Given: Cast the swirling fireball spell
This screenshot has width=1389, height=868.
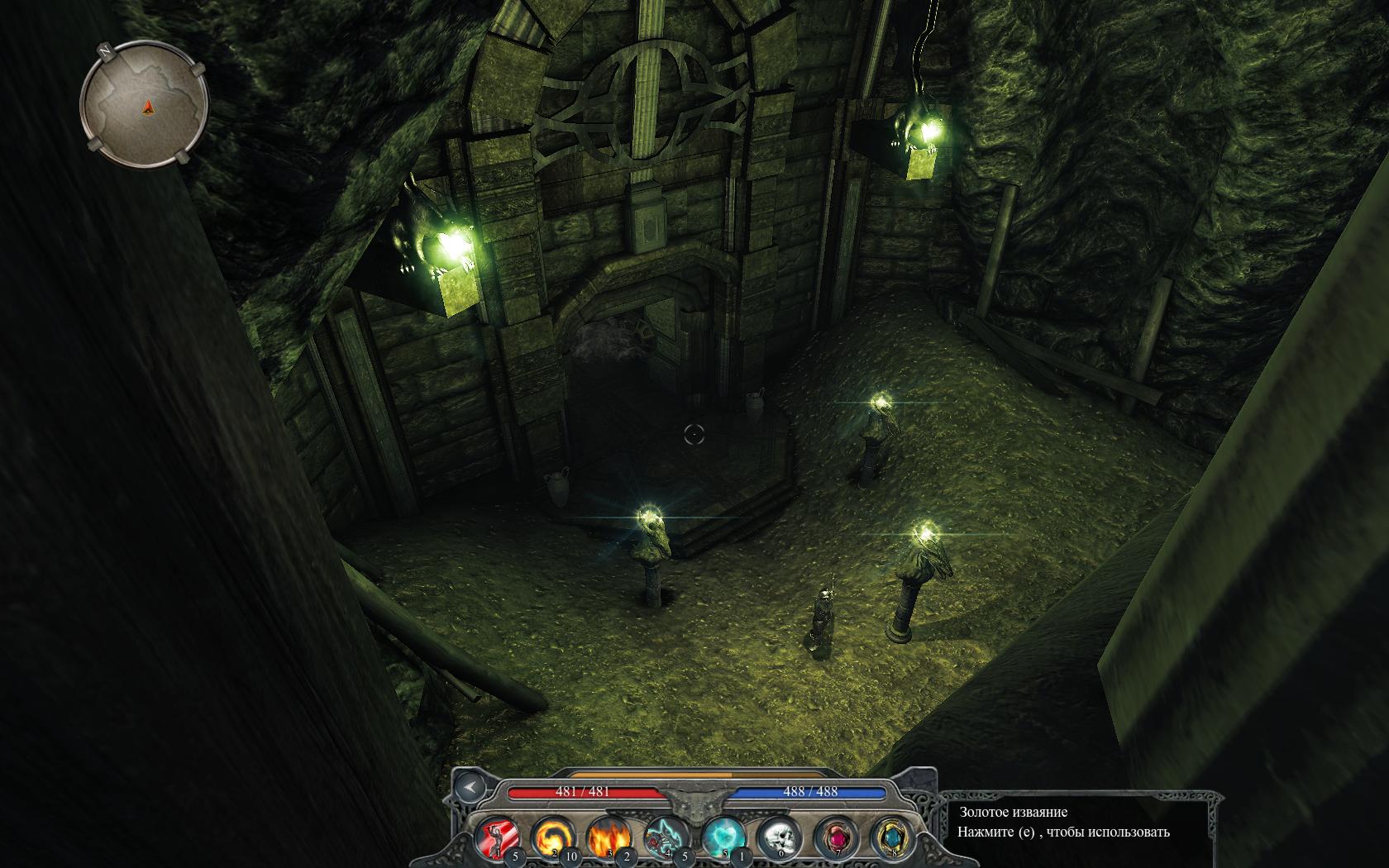Looking at the screenshot, I should click(x=551, y=837).
